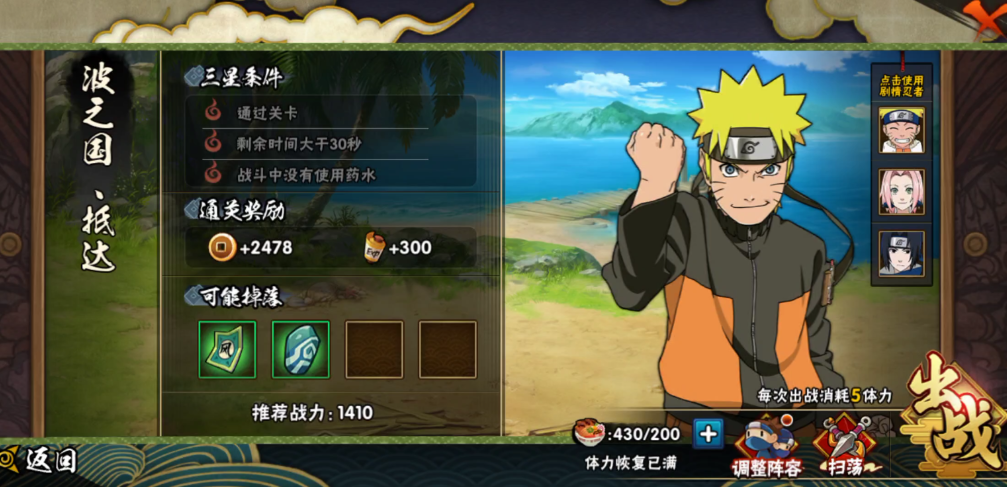The width and height of the screenshot is (1007, 487).
Task: View the teal stone drop item
Action: pyautogui.click(x=300, y=349)
